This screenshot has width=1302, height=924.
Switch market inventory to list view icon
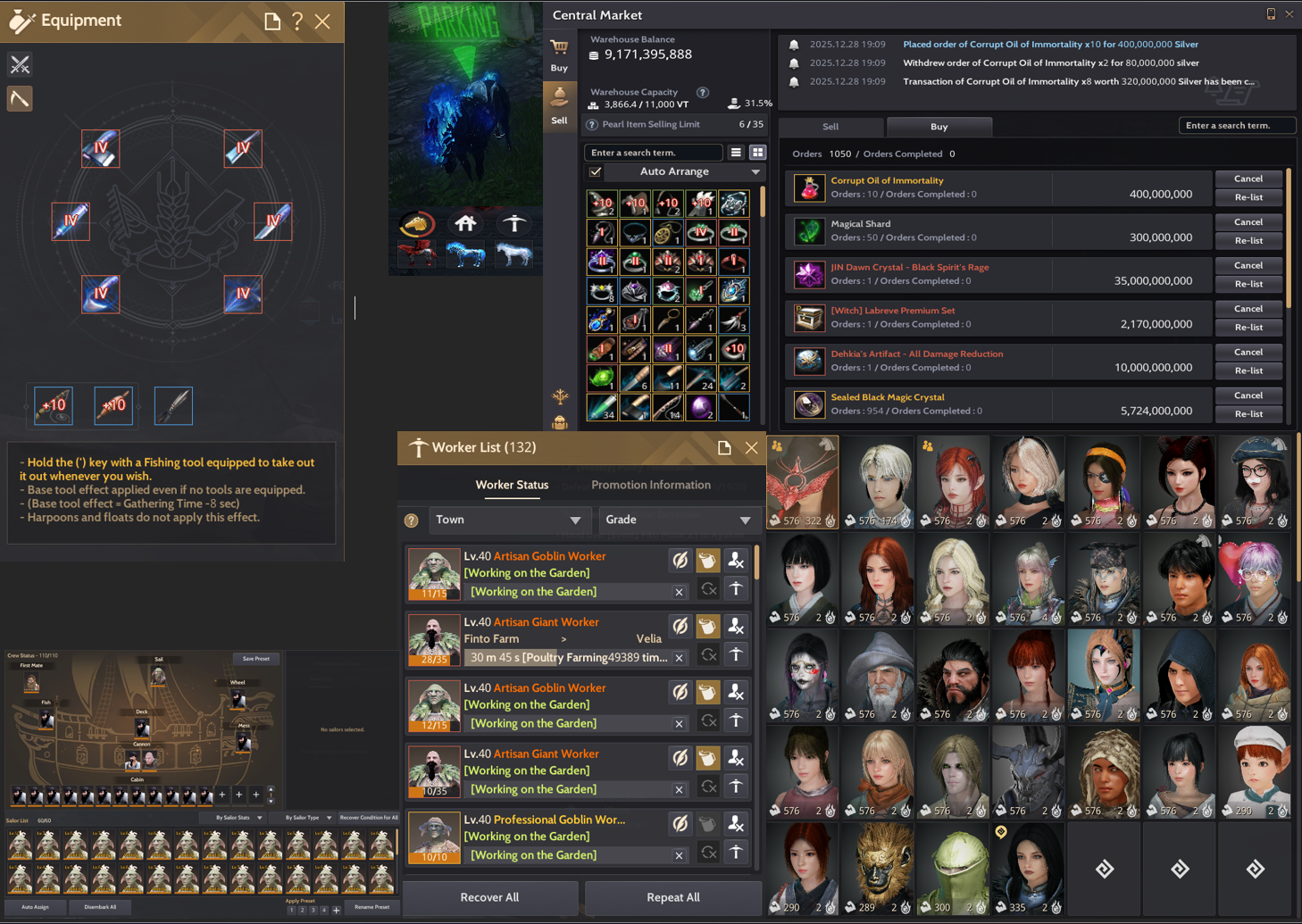(x=737, y=152)
